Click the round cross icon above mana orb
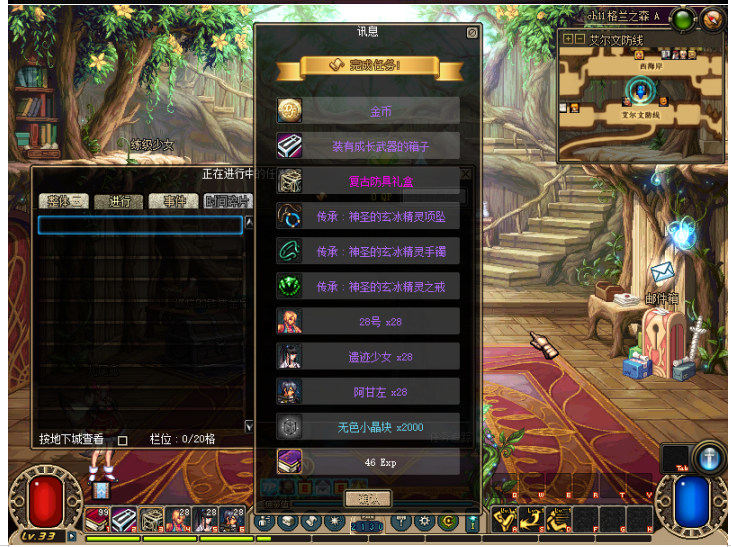The height and width of the screenshot is (547, 731). click(x=708, y=456)
